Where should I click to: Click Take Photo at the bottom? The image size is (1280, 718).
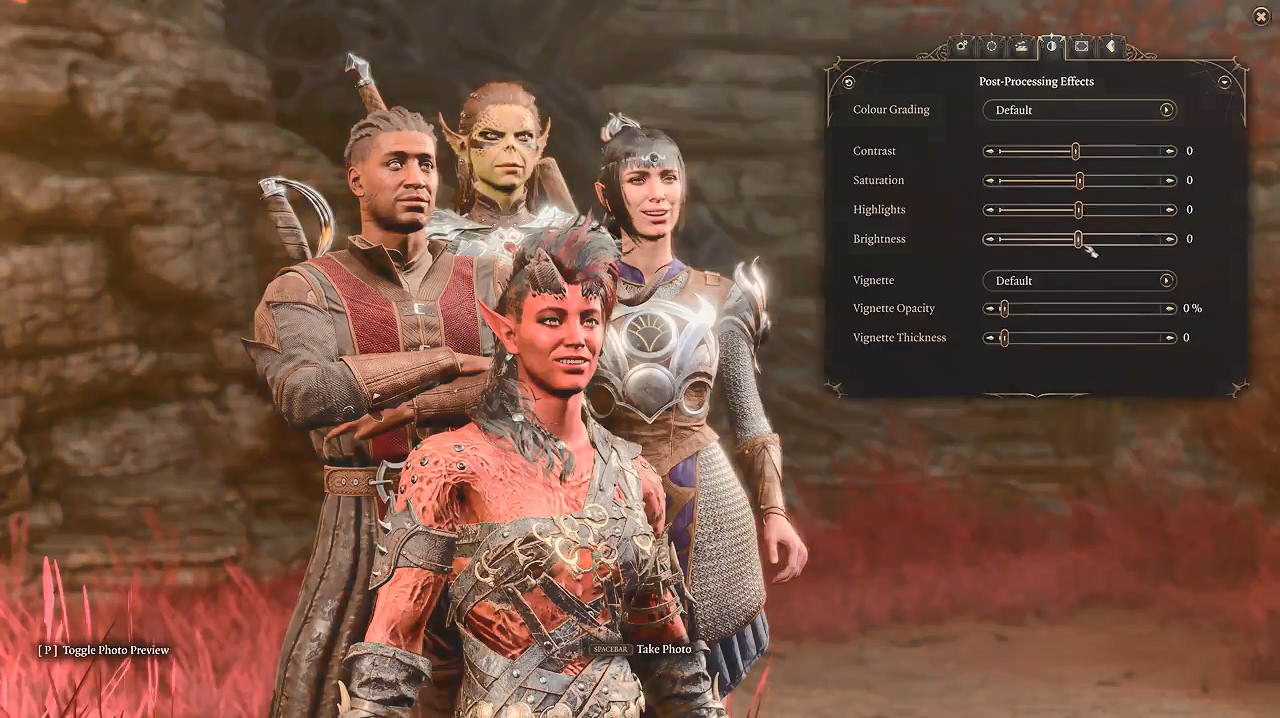(663, 649)
